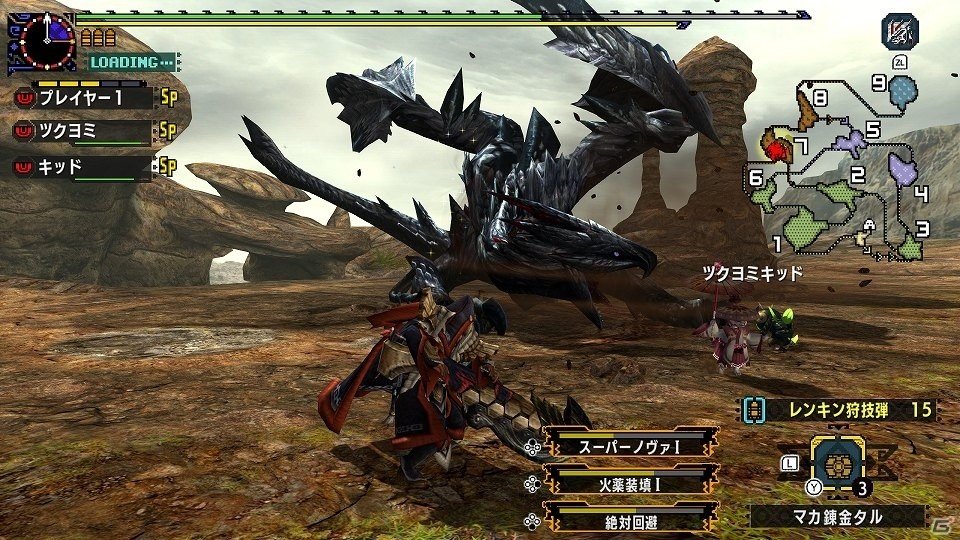Toggle the map icon above the minimap

(899, 32)
